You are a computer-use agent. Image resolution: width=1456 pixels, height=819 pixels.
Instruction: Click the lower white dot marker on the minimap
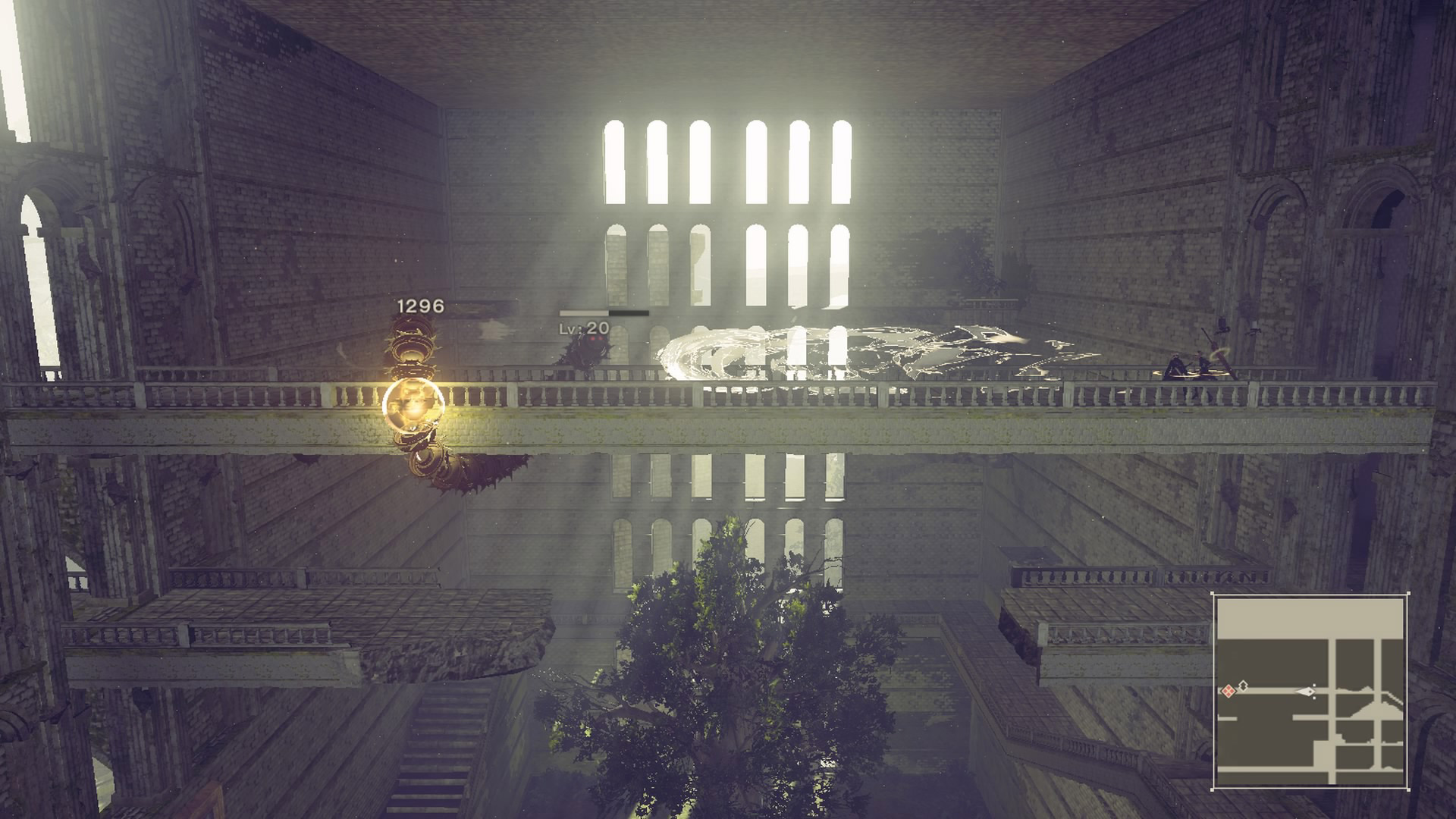pos(1314,697)
